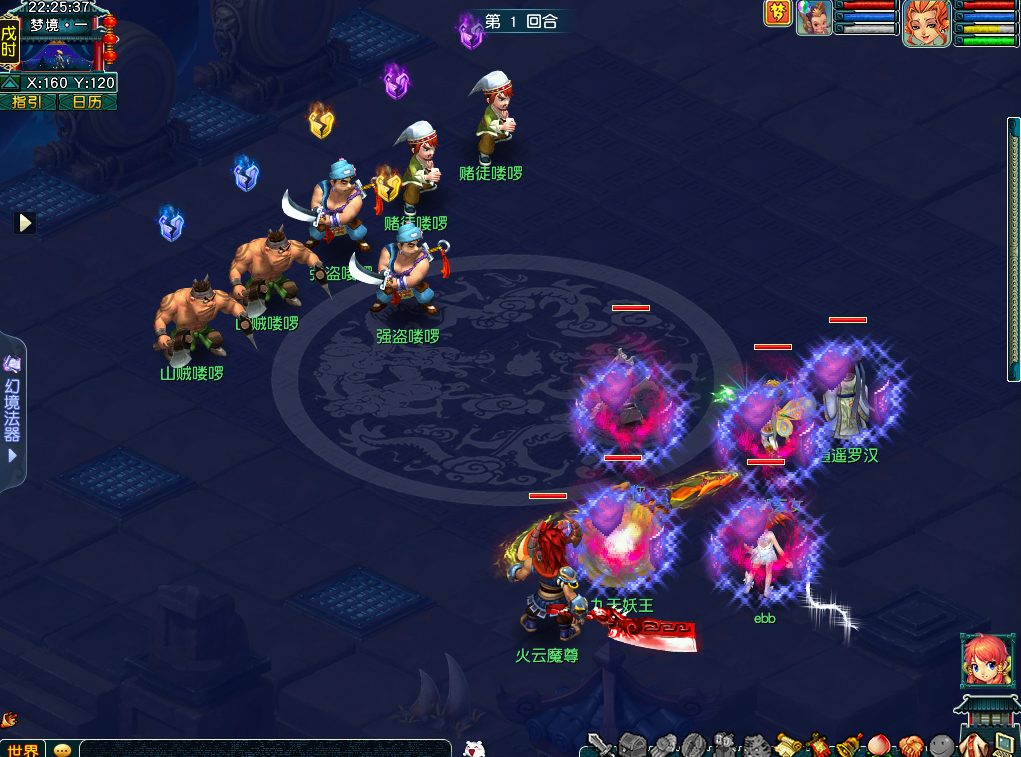1021x757 pixels.
Task: Click the 梦 dream buff icon
Action: point(777,13)
